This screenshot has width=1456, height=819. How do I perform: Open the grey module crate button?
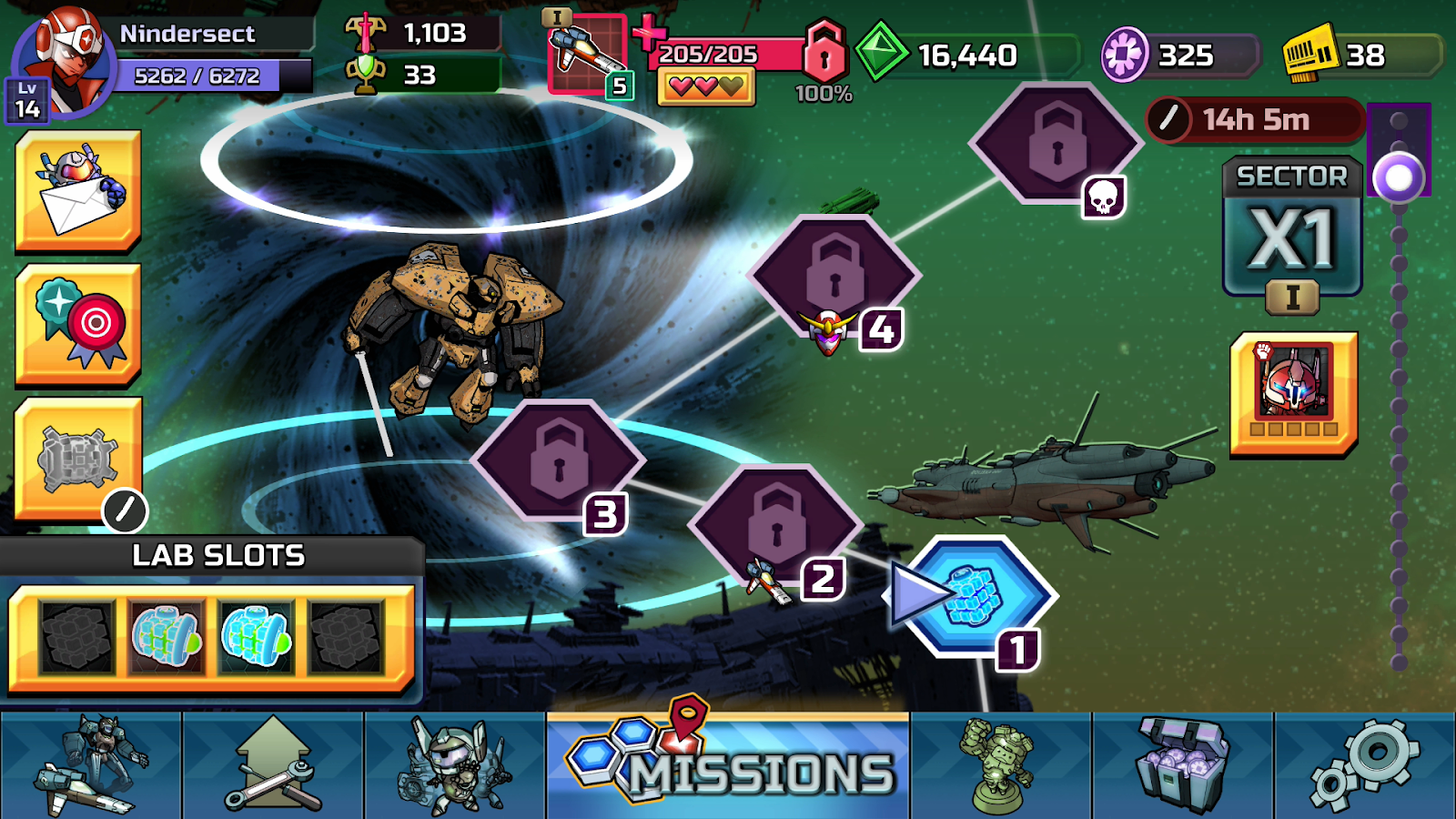tap(78, 459)
